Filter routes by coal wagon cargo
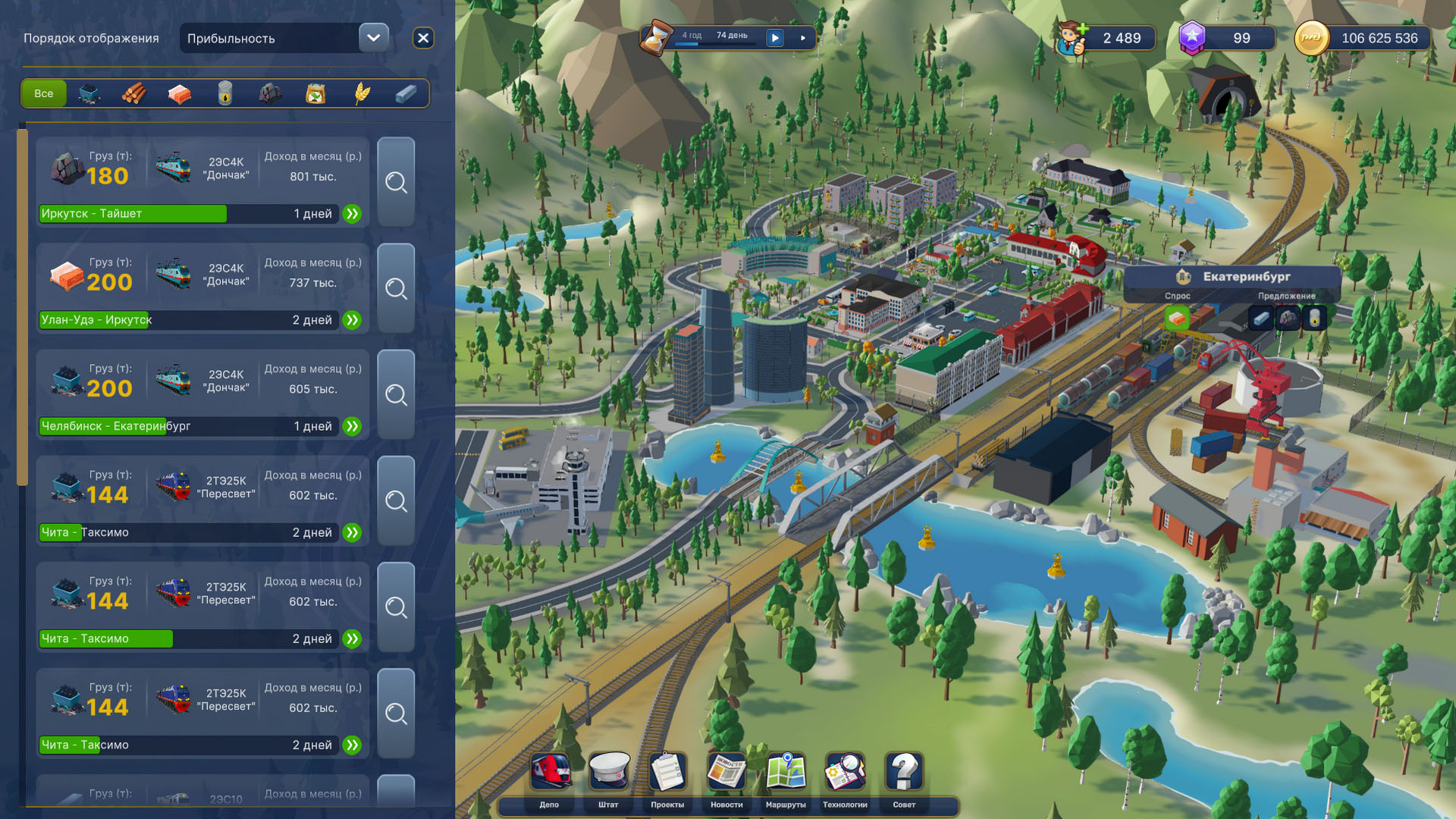Screen dimensions: 1456x819 click(x=89, y=93)
